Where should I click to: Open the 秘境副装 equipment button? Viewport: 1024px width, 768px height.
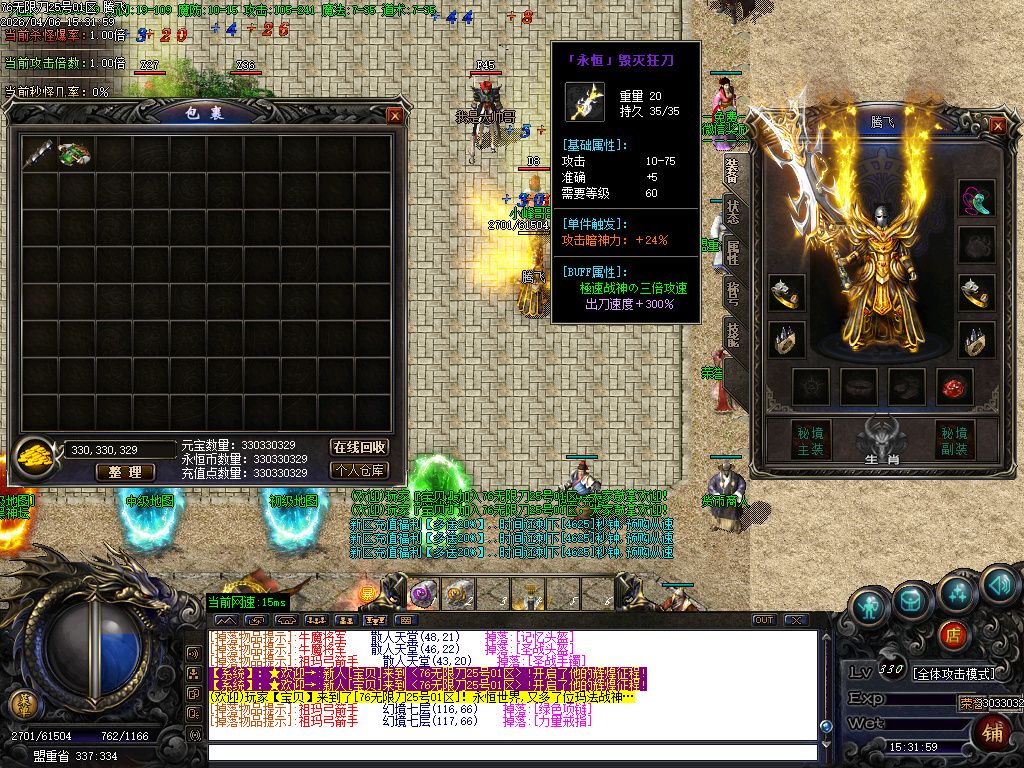point(954,441)
